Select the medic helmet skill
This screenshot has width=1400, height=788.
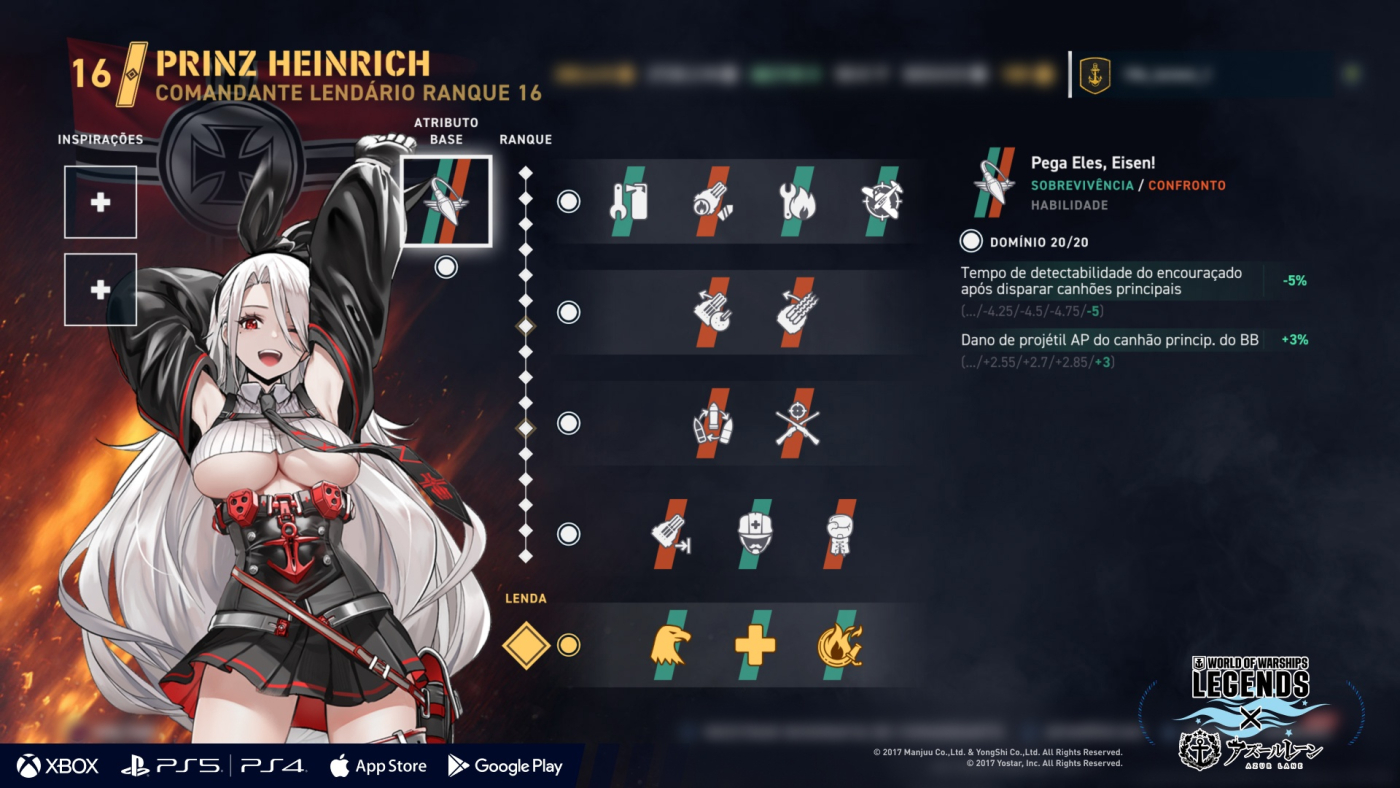click(755, 534)
